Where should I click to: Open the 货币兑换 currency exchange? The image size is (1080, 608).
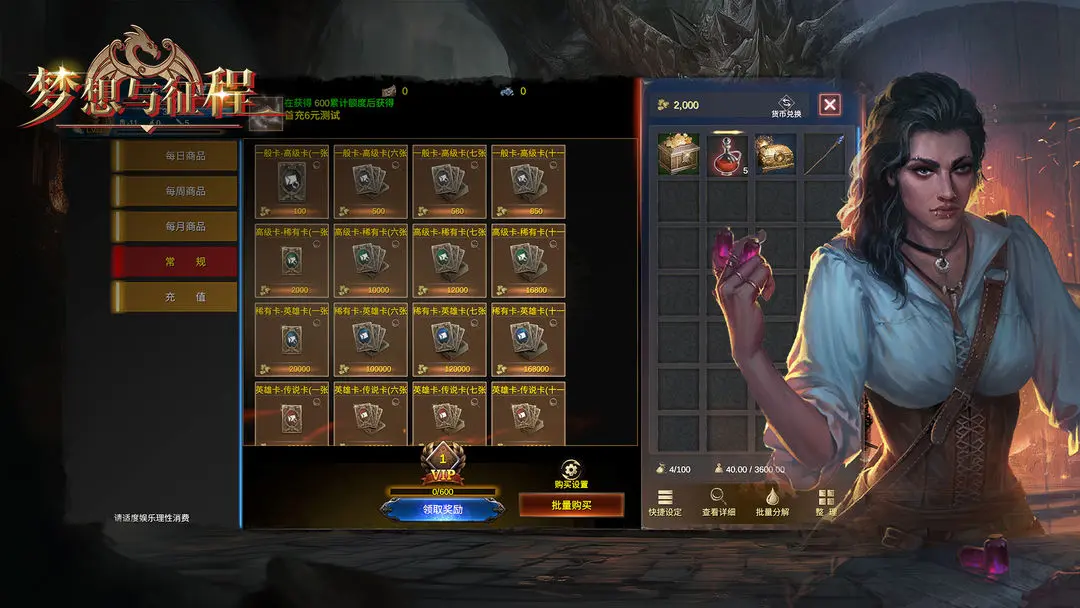[786, 105]
